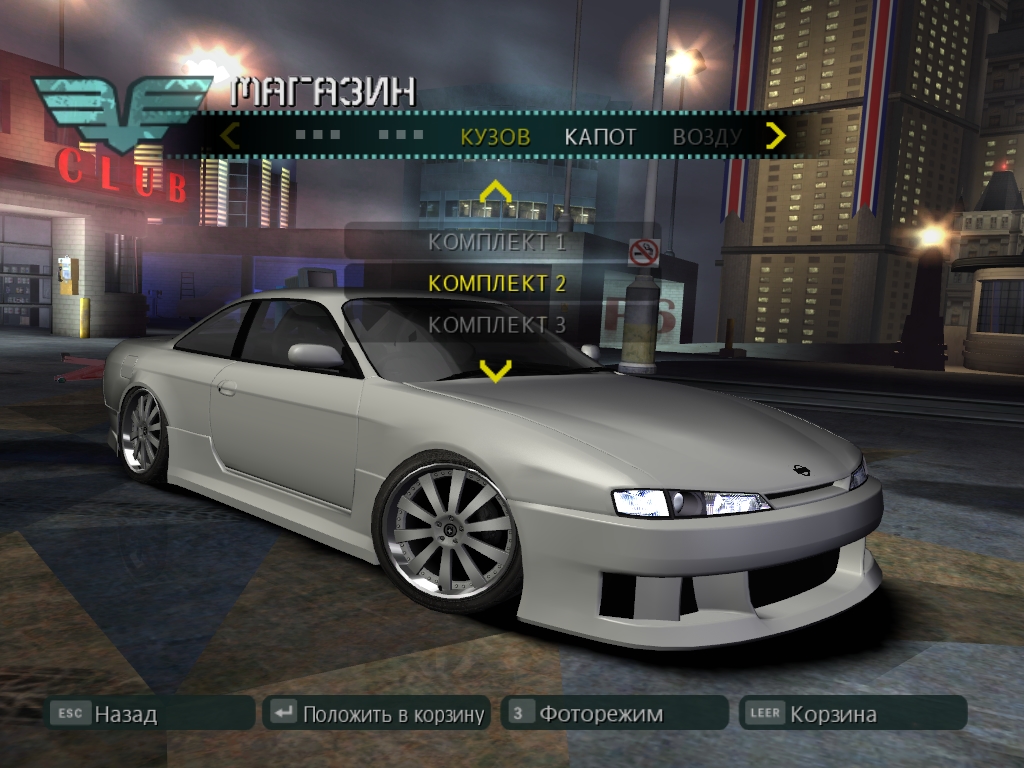Pick КОМПЛЕКТ 3 from the list
Viewport: 1024px width, 768px height.
coord(497,325)
